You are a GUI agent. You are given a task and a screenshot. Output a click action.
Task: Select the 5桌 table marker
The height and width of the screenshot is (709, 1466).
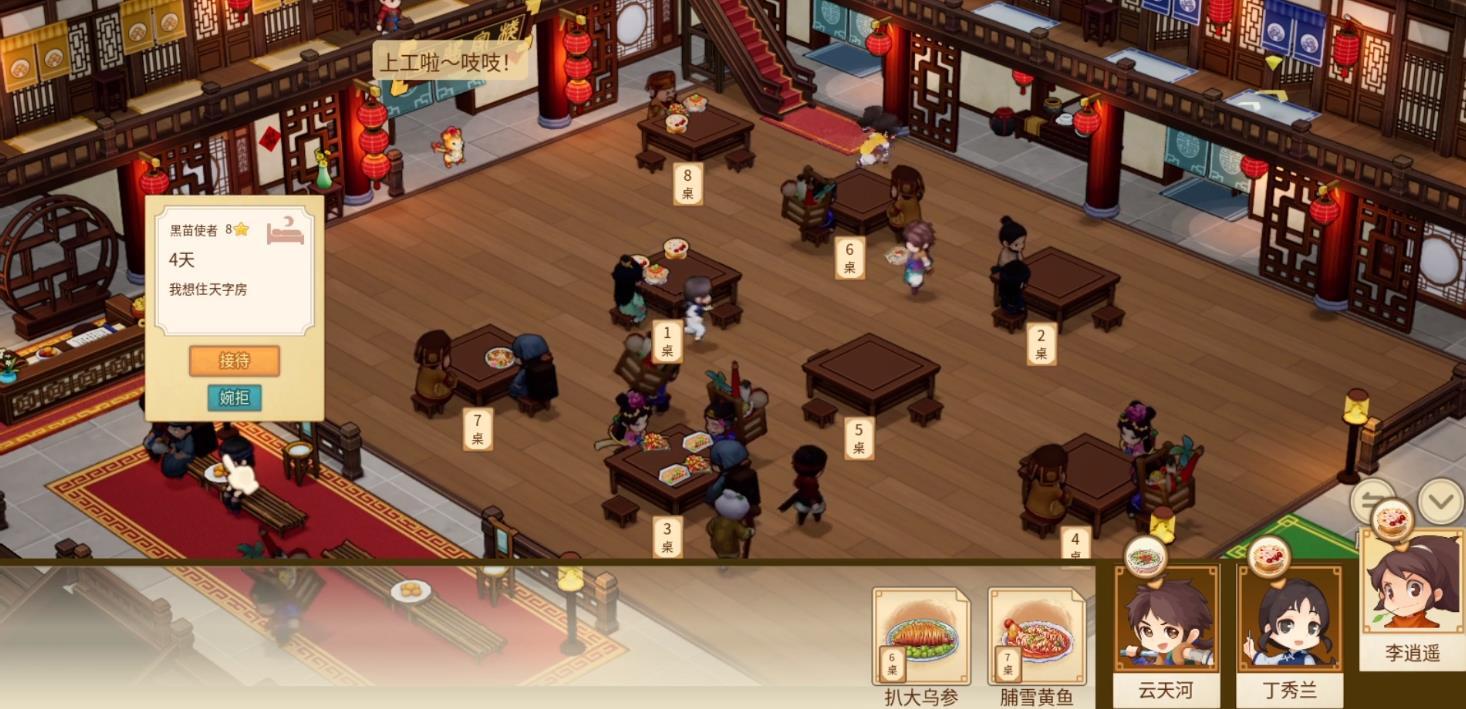tap(858, 438)
